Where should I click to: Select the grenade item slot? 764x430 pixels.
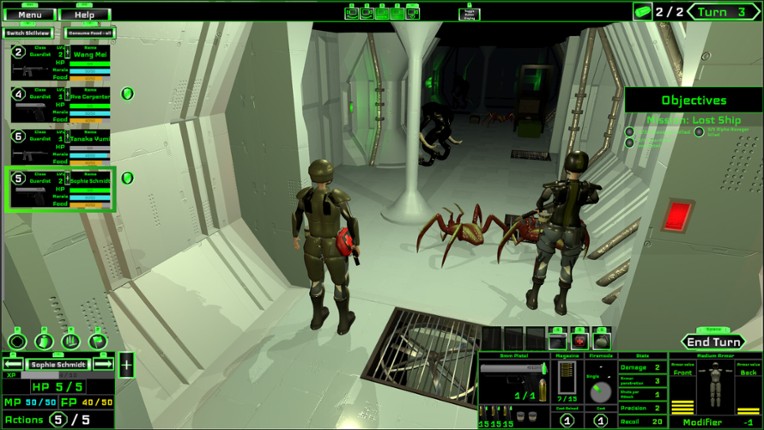[602, 341]
